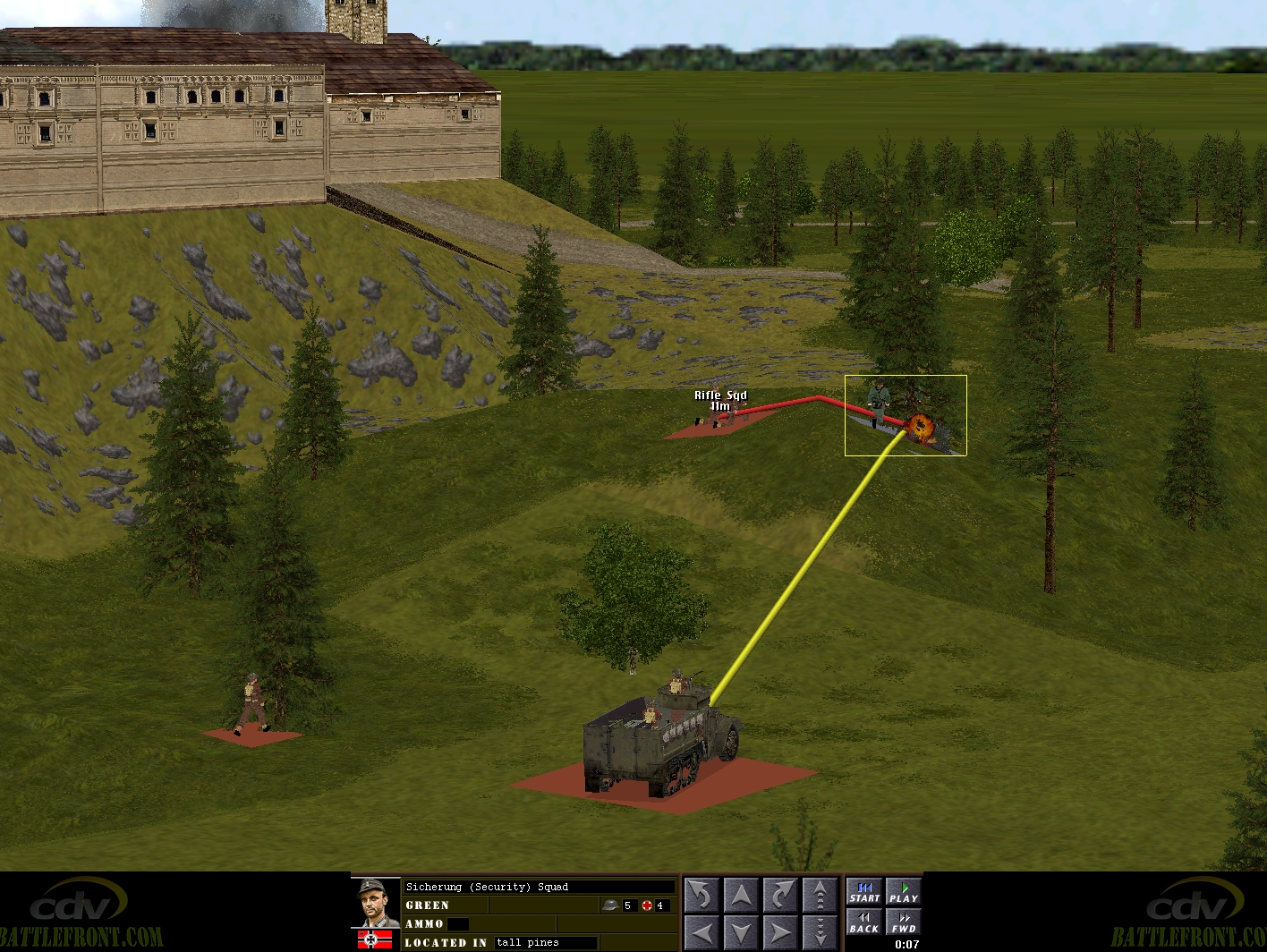Click the Play replay button
This screenshot has width=1267, height=952.
point(903,893)
